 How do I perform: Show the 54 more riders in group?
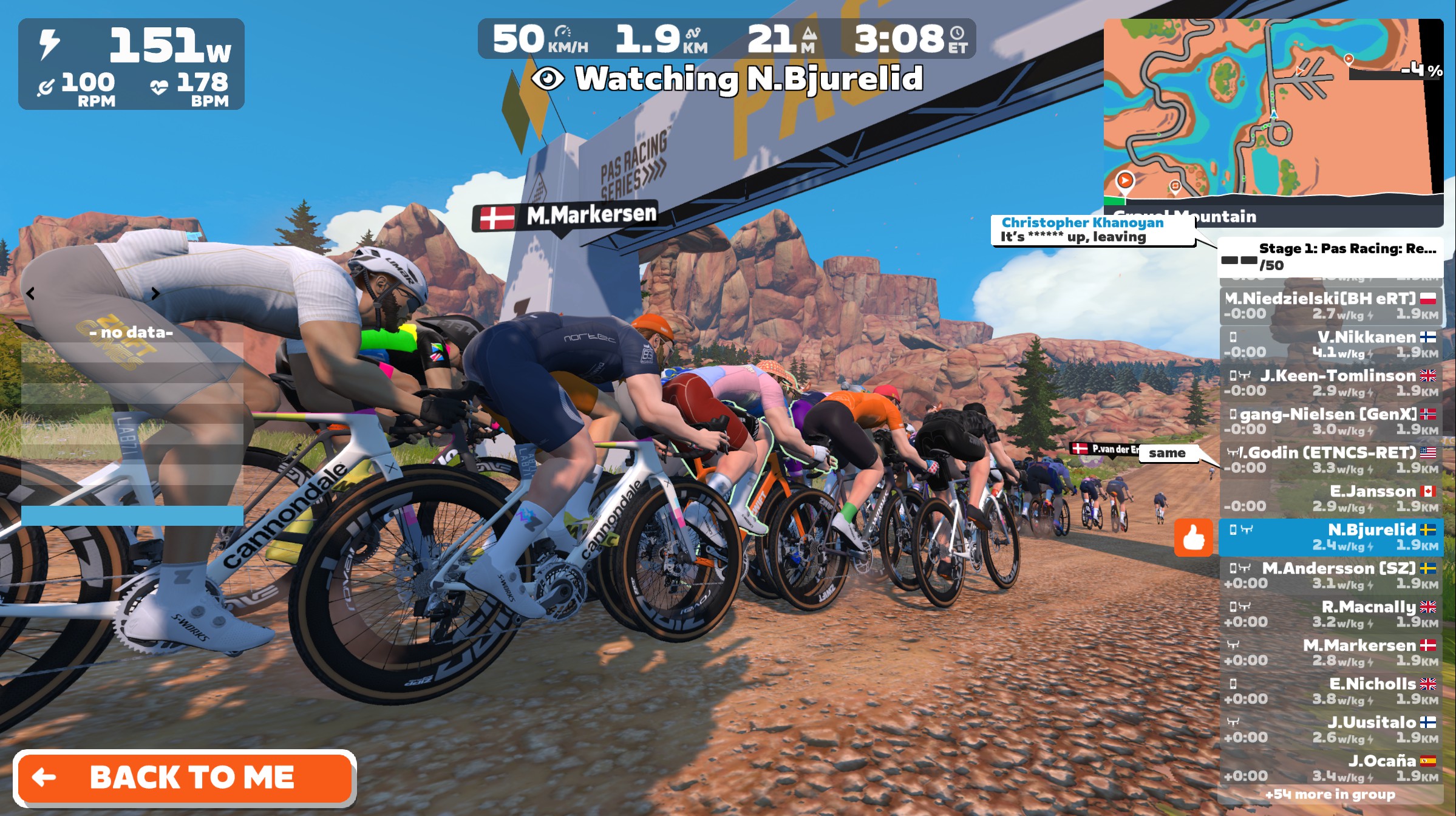coord(1330,794)
